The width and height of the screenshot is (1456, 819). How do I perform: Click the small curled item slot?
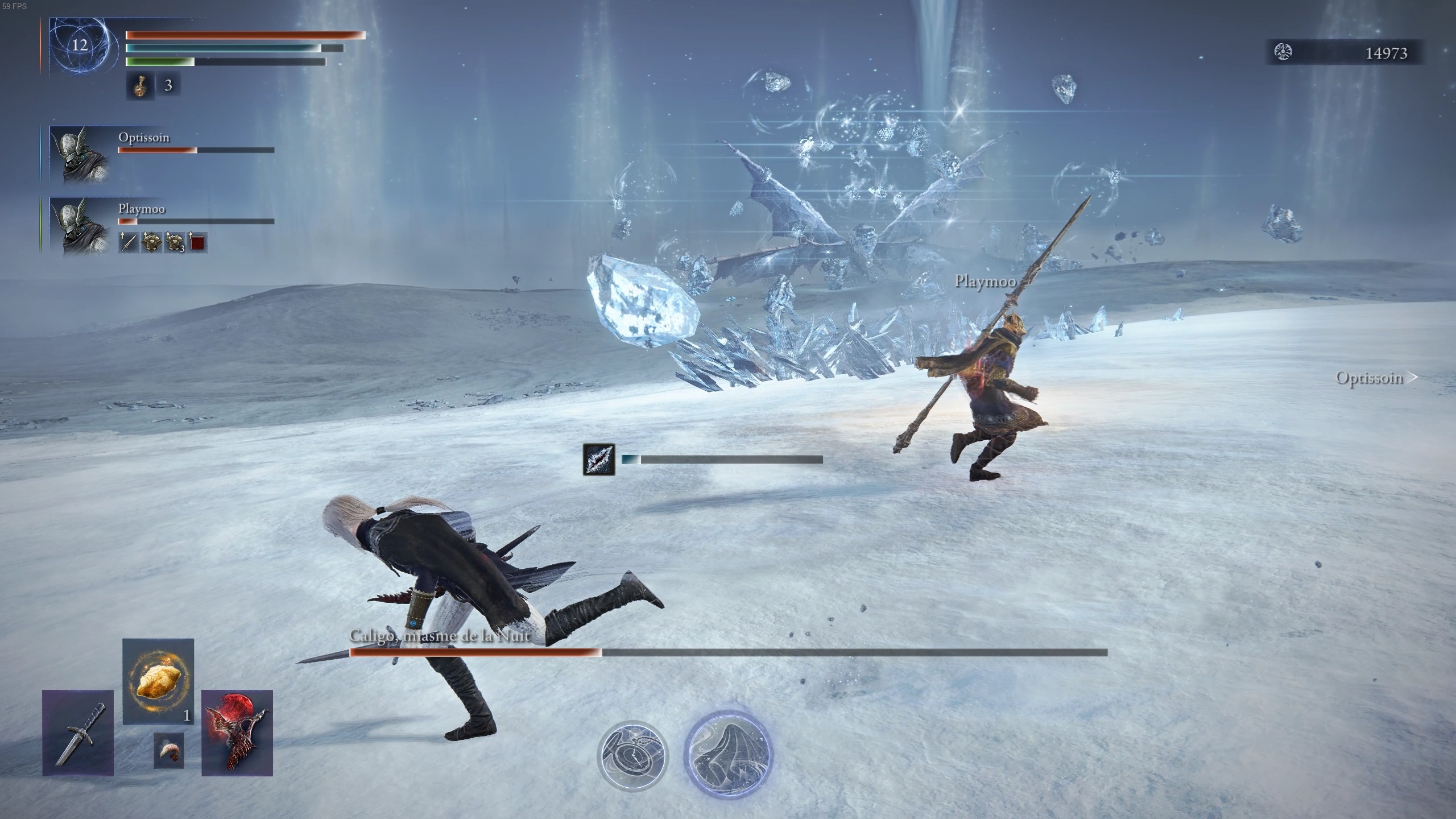[169, 750]
